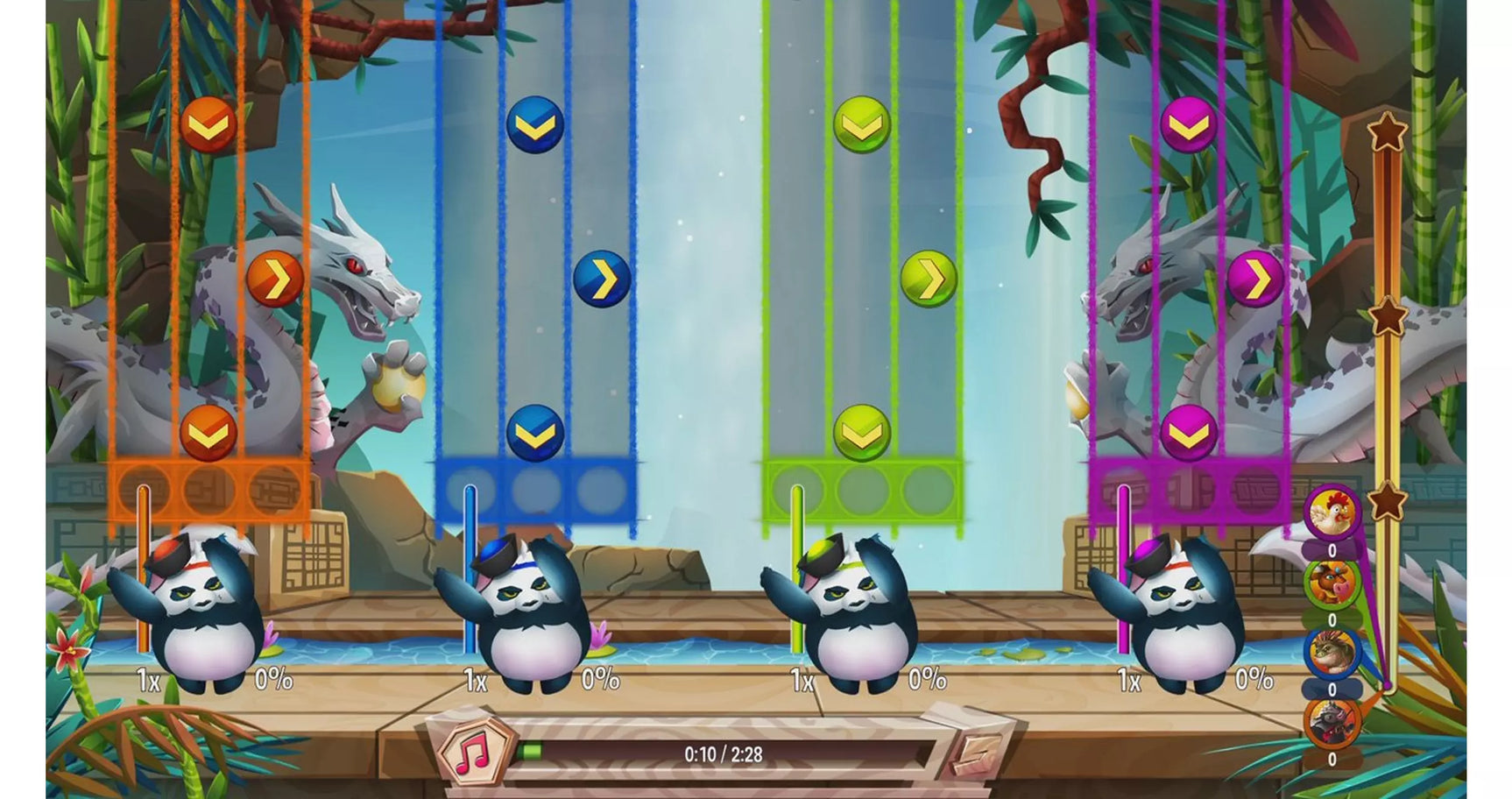Tap the green lane's hit zone tray
This screenshot has height=799, width=1512.
pyautogui.click(x=863, y=491)
